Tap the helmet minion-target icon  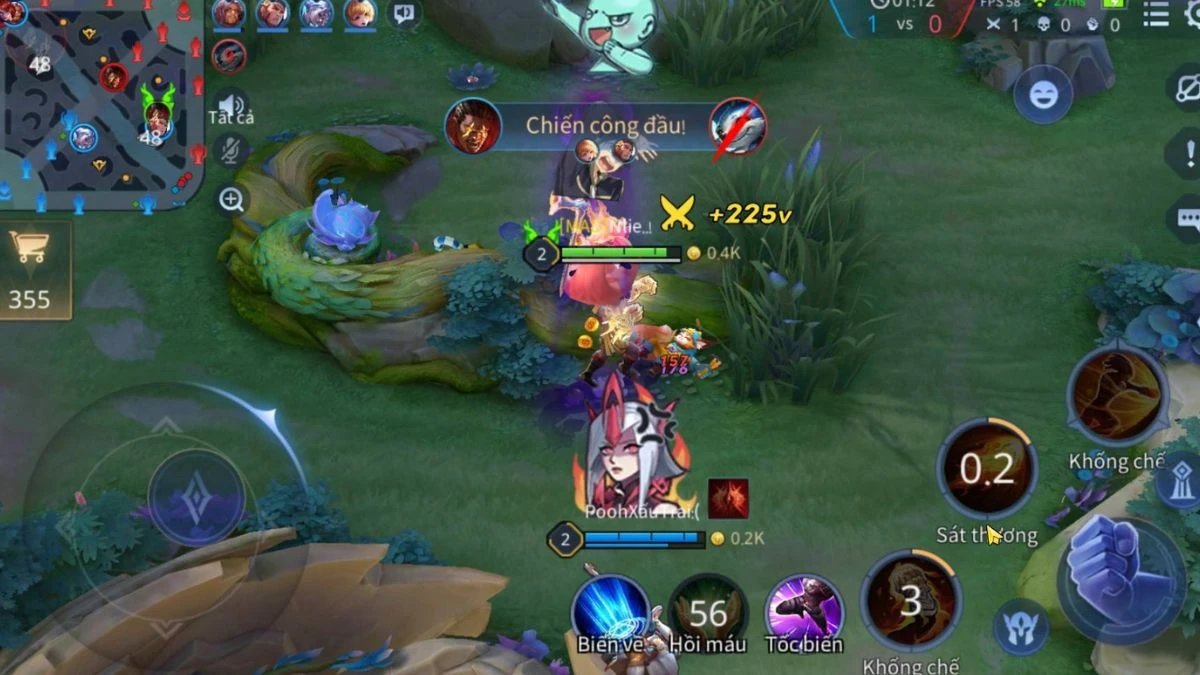click(1020, 630)
